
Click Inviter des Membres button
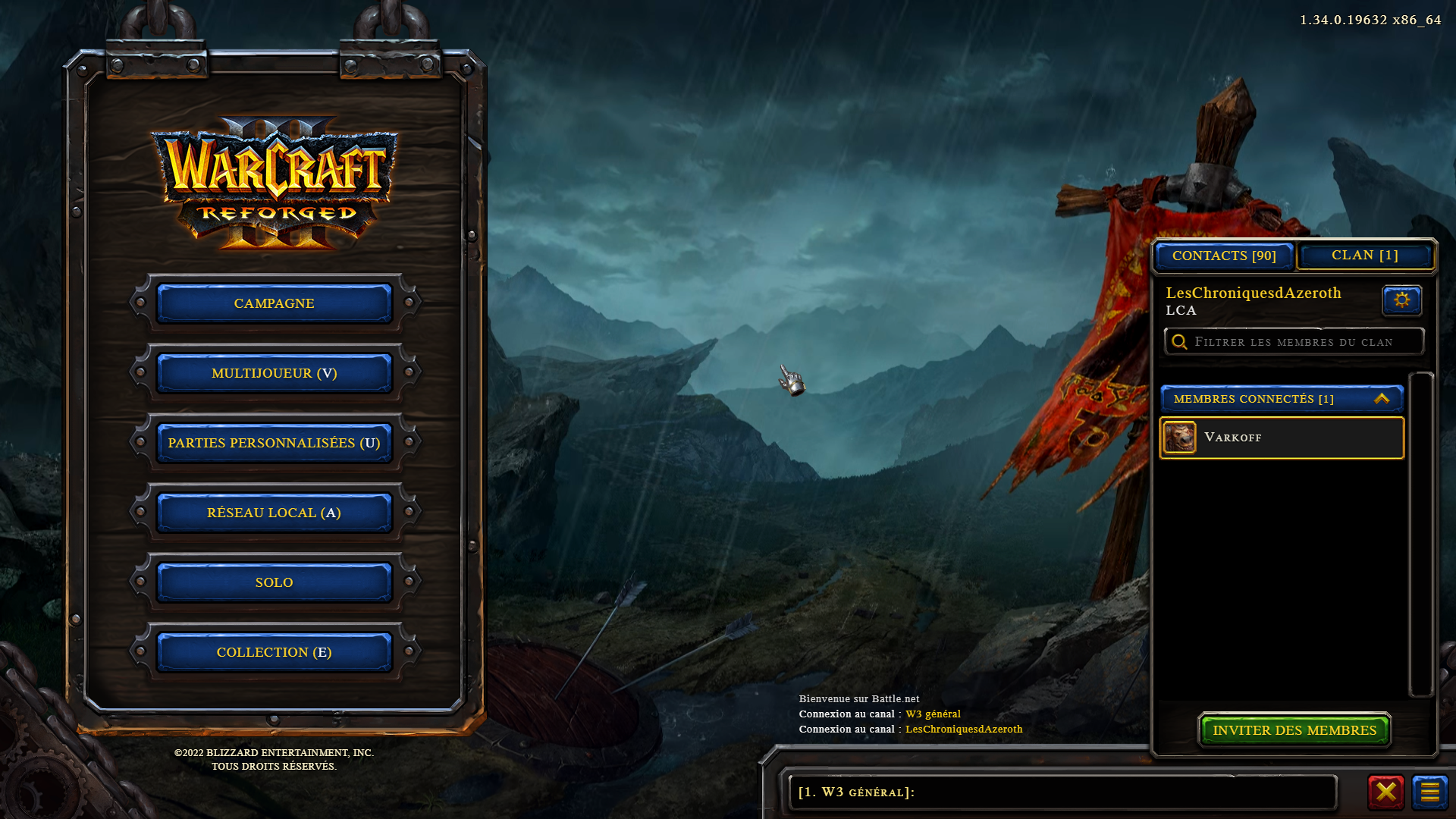coord(1294,730)
